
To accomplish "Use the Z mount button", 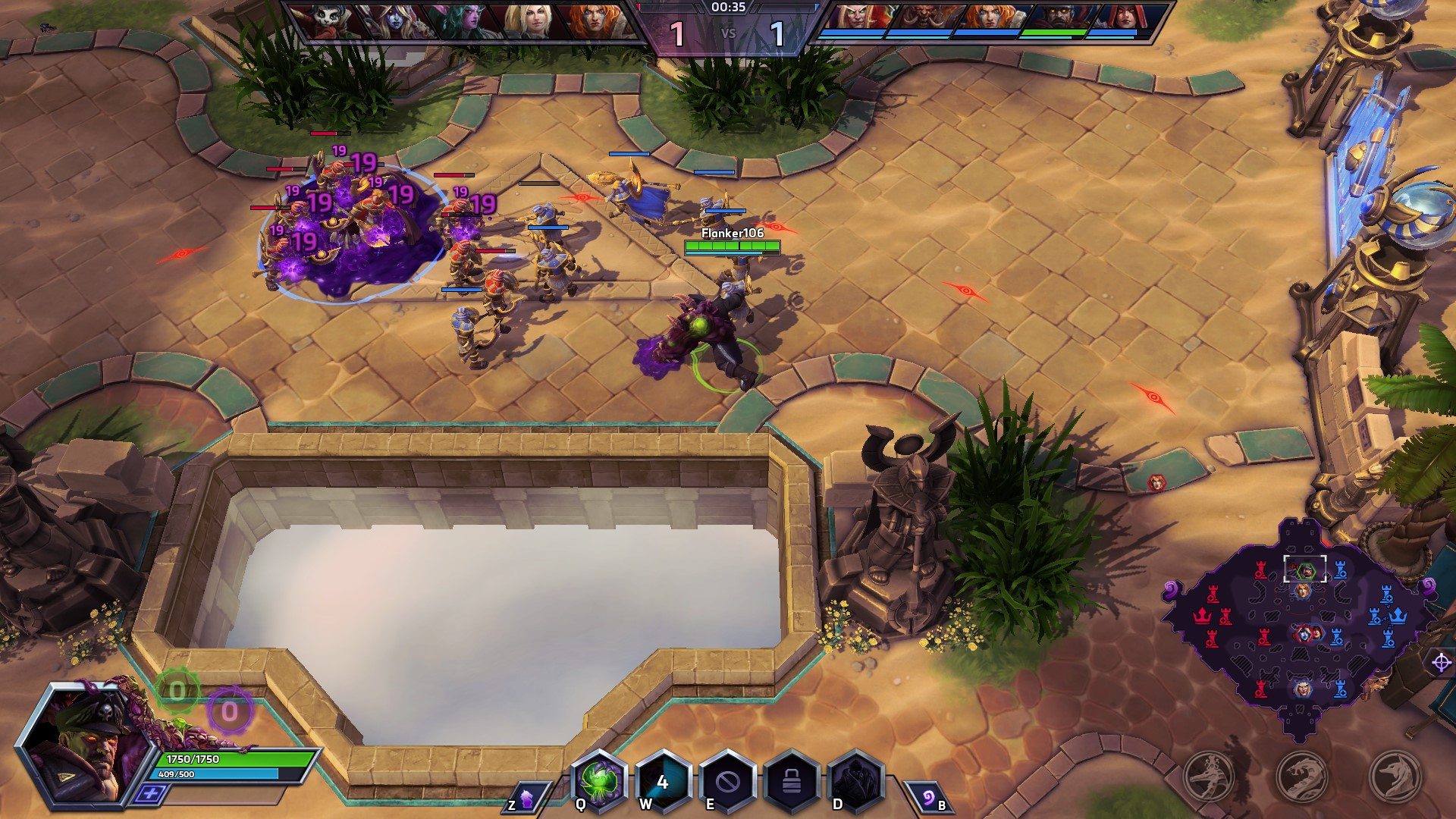I will [525, 799].
